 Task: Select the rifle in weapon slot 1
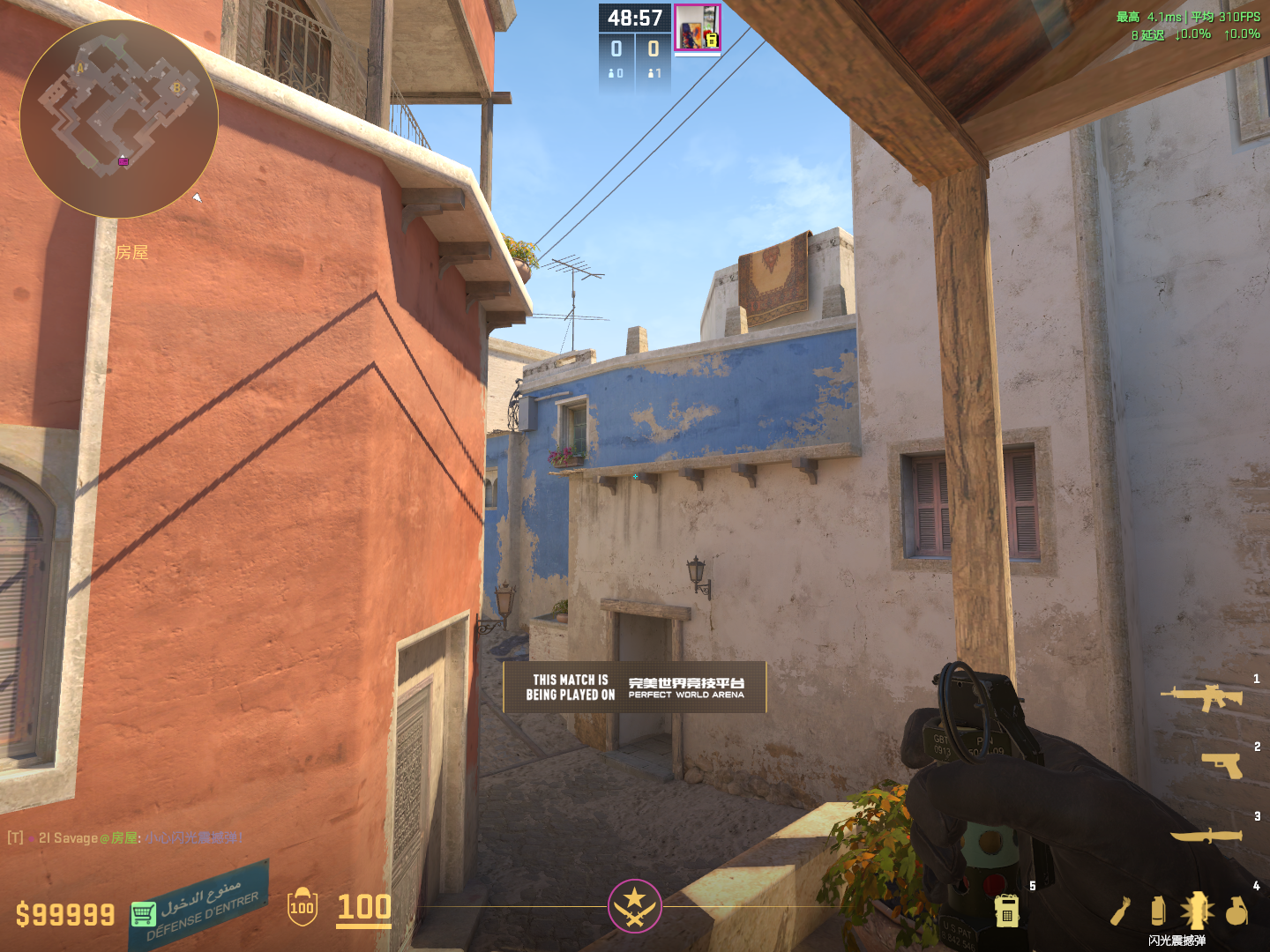(x=1201, y=697)
